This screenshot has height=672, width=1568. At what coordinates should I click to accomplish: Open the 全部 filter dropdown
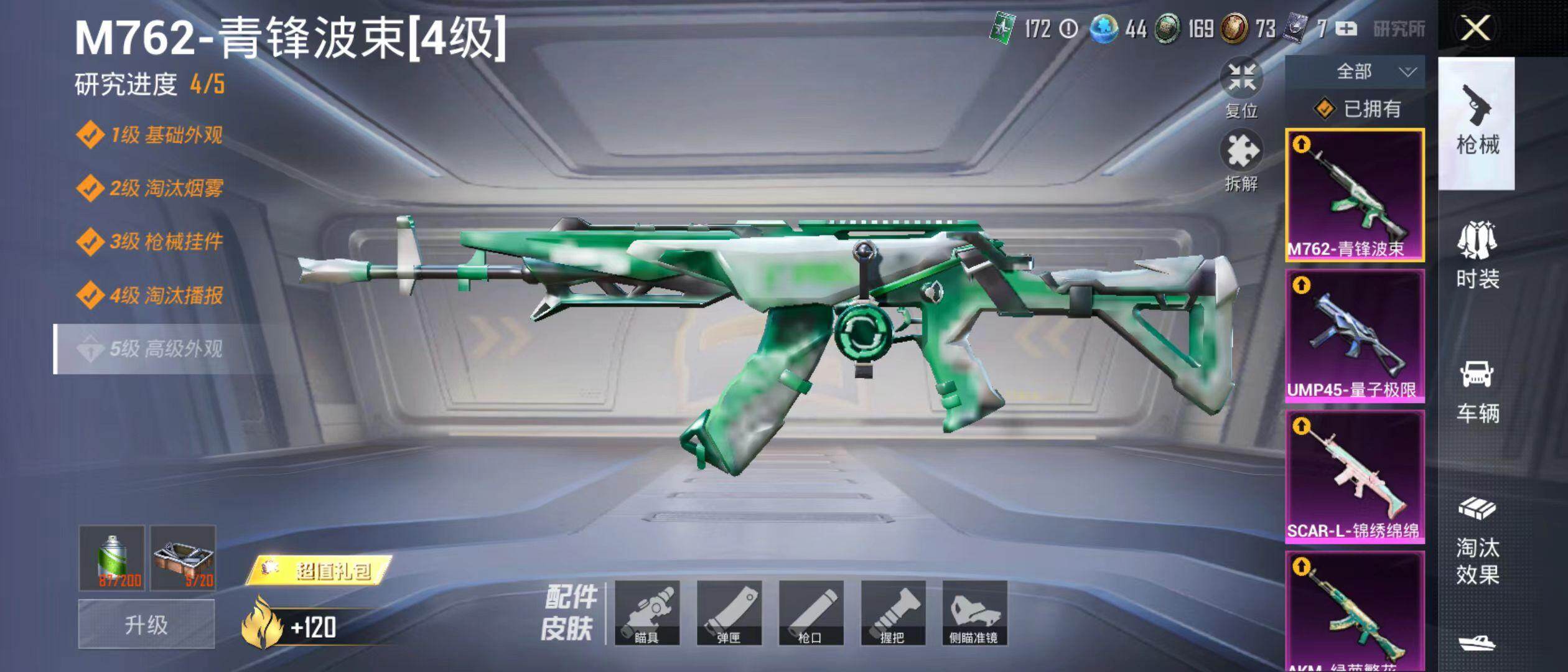point(1354,72)
